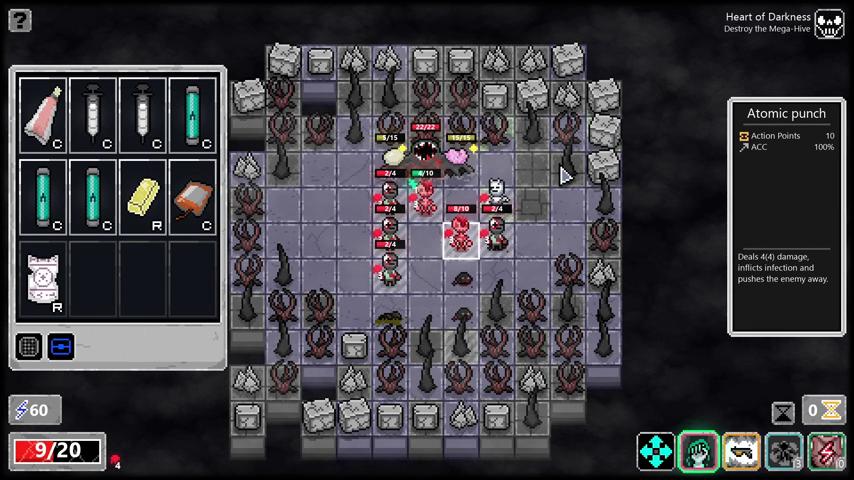The width and height of the screenshot is (854, 480).
Task: Click the black hourglass end turn button
Action: click(x=783, y=411)
